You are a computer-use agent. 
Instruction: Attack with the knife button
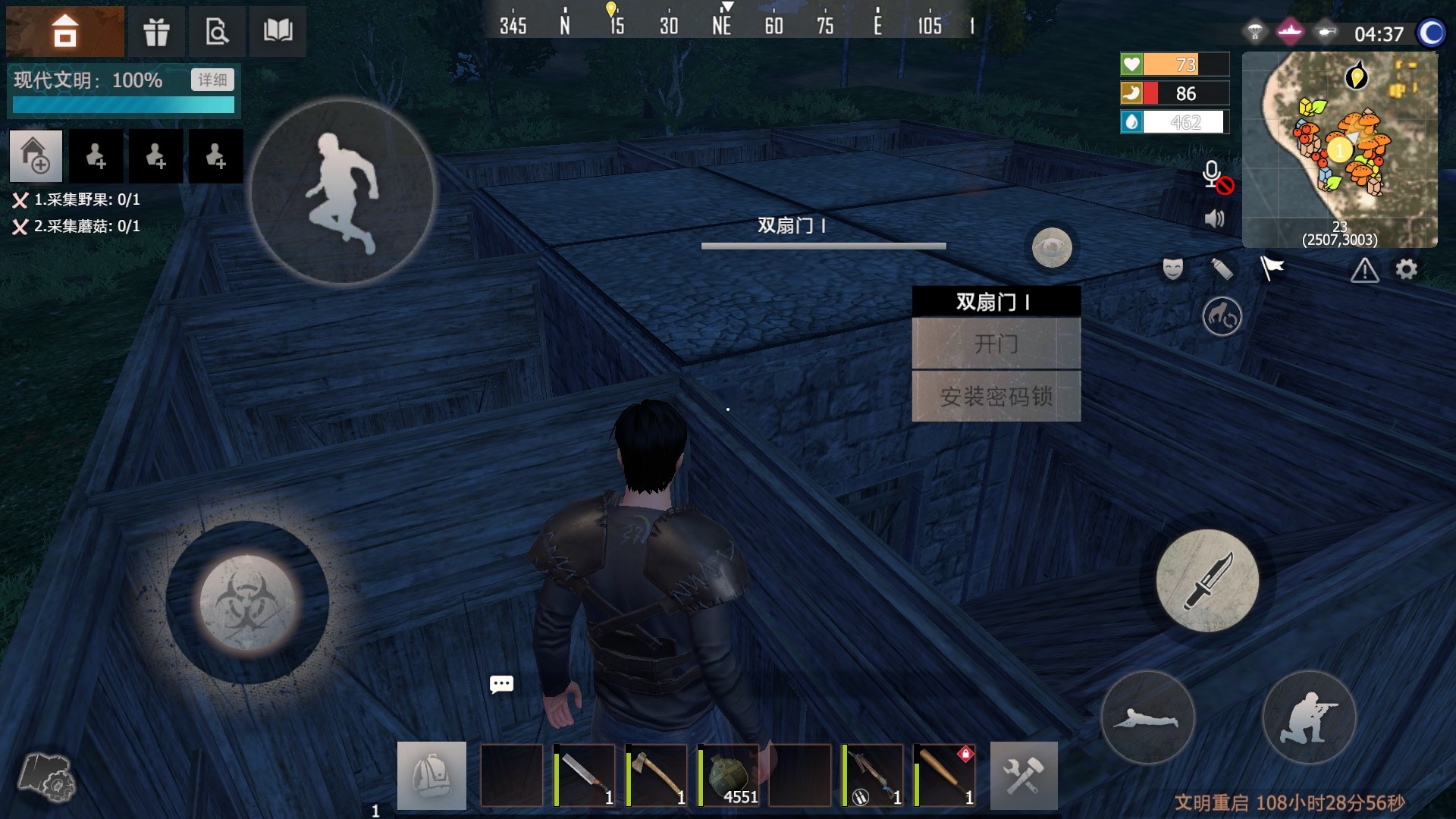point(1207,581)
